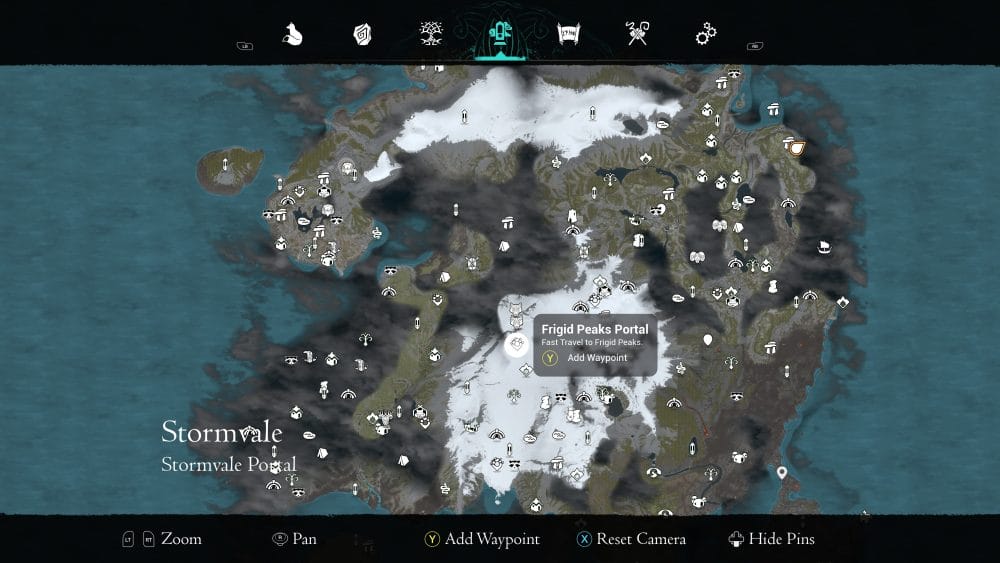Select the white teardrop pin east of tooltip

pos(708,341)
